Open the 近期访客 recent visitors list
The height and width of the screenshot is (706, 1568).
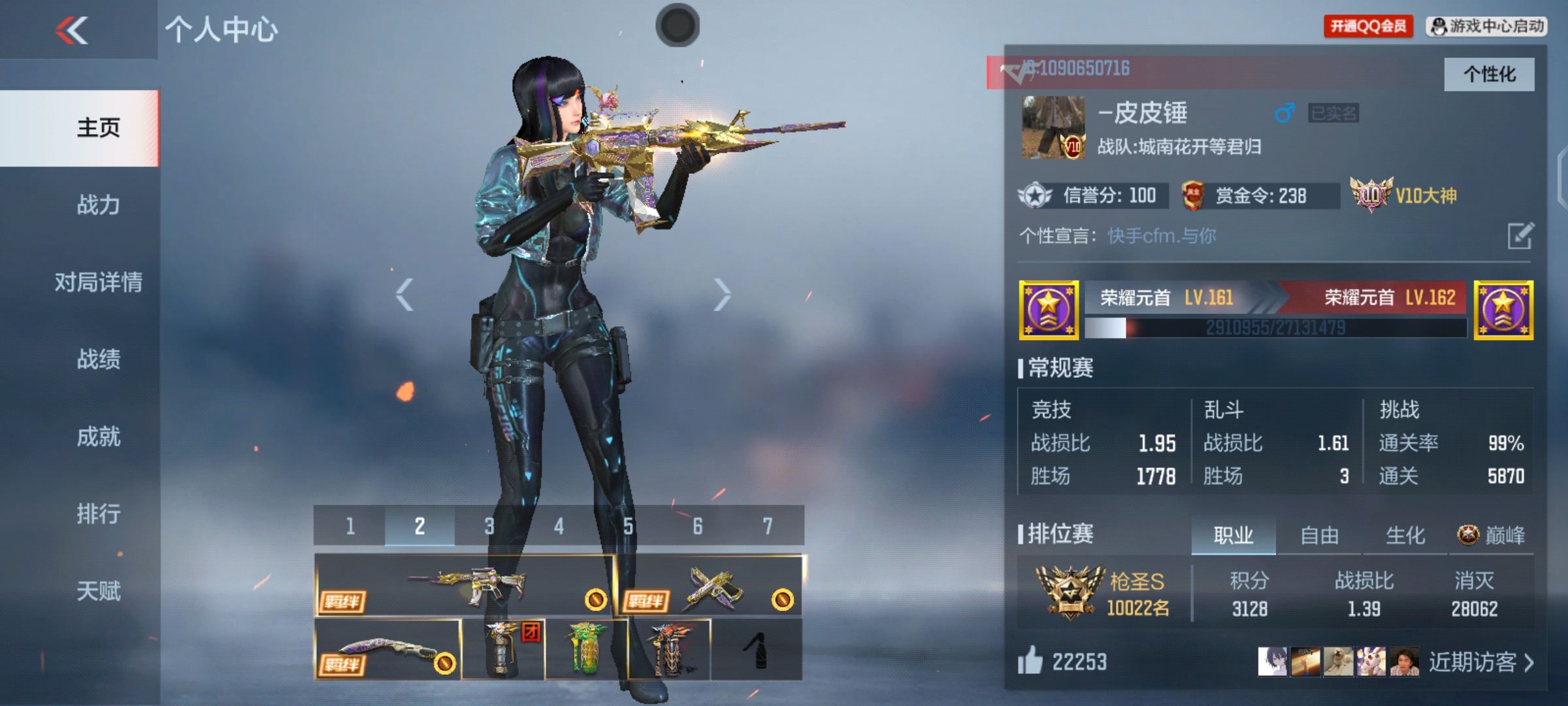(x=1481, y=662)
